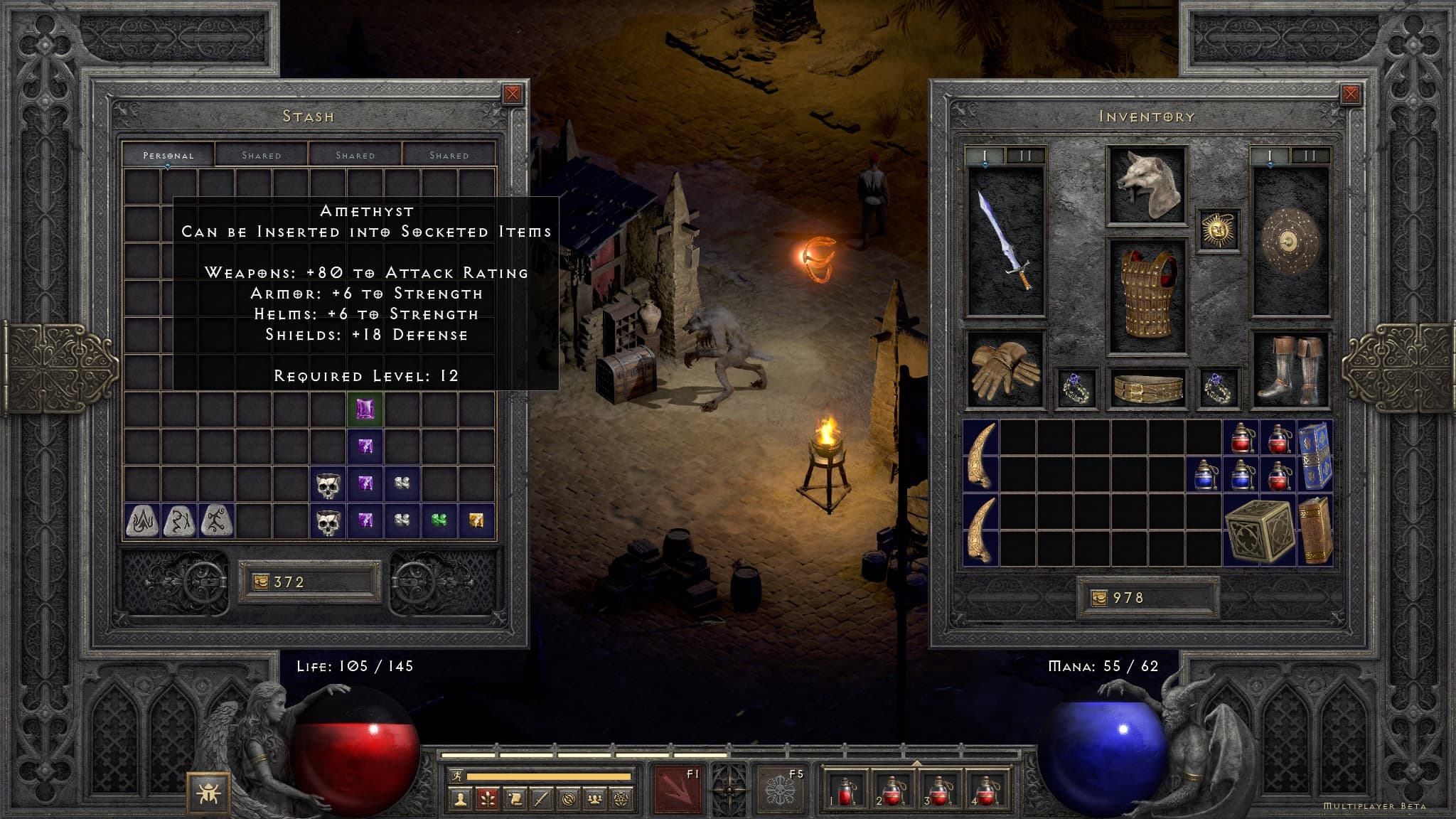Select the equipped leather gloves
The image size is (1456, 819).
point(1004,370)
